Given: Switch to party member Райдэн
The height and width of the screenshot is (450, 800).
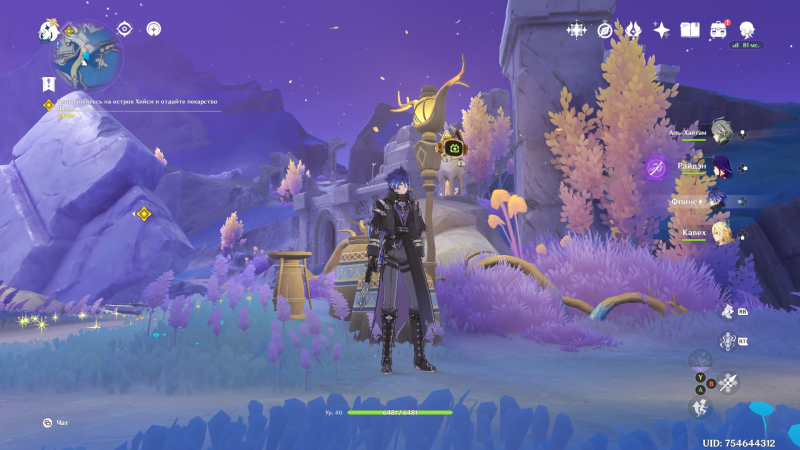Looking at the screenshot, I should 722,166.
